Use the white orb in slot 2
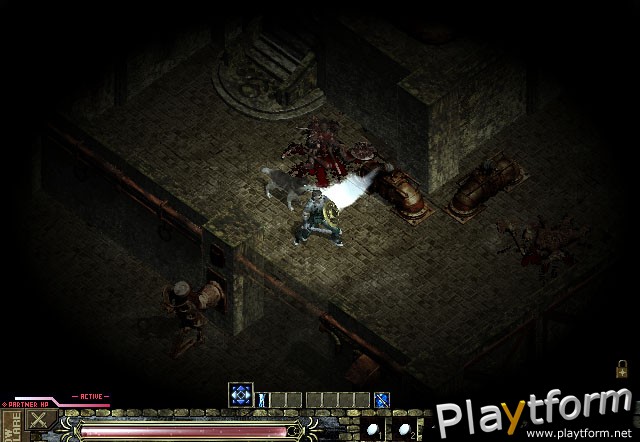640x442 pixels. pos(402,429)
